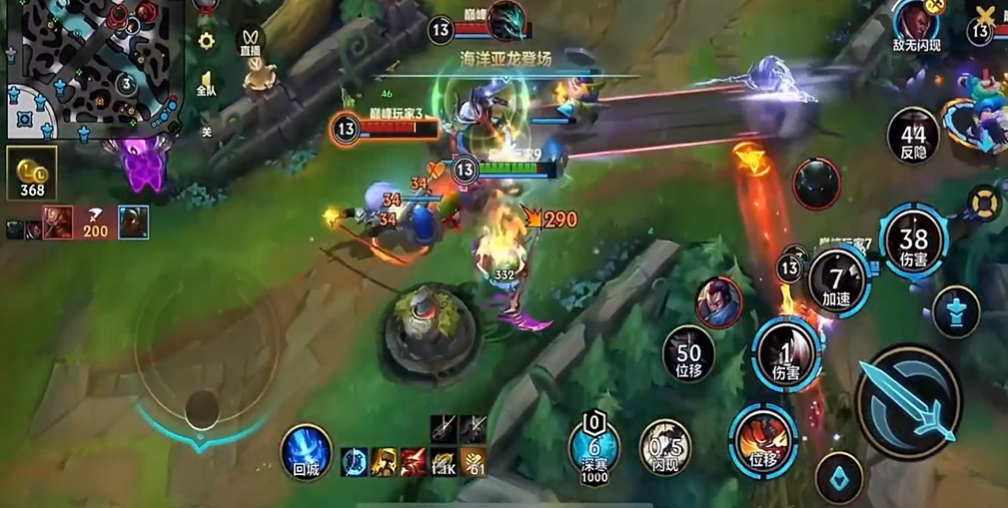Select the golden hammer item slot
The height and width of the screenshot is (508, 1008).
(384, 461)
